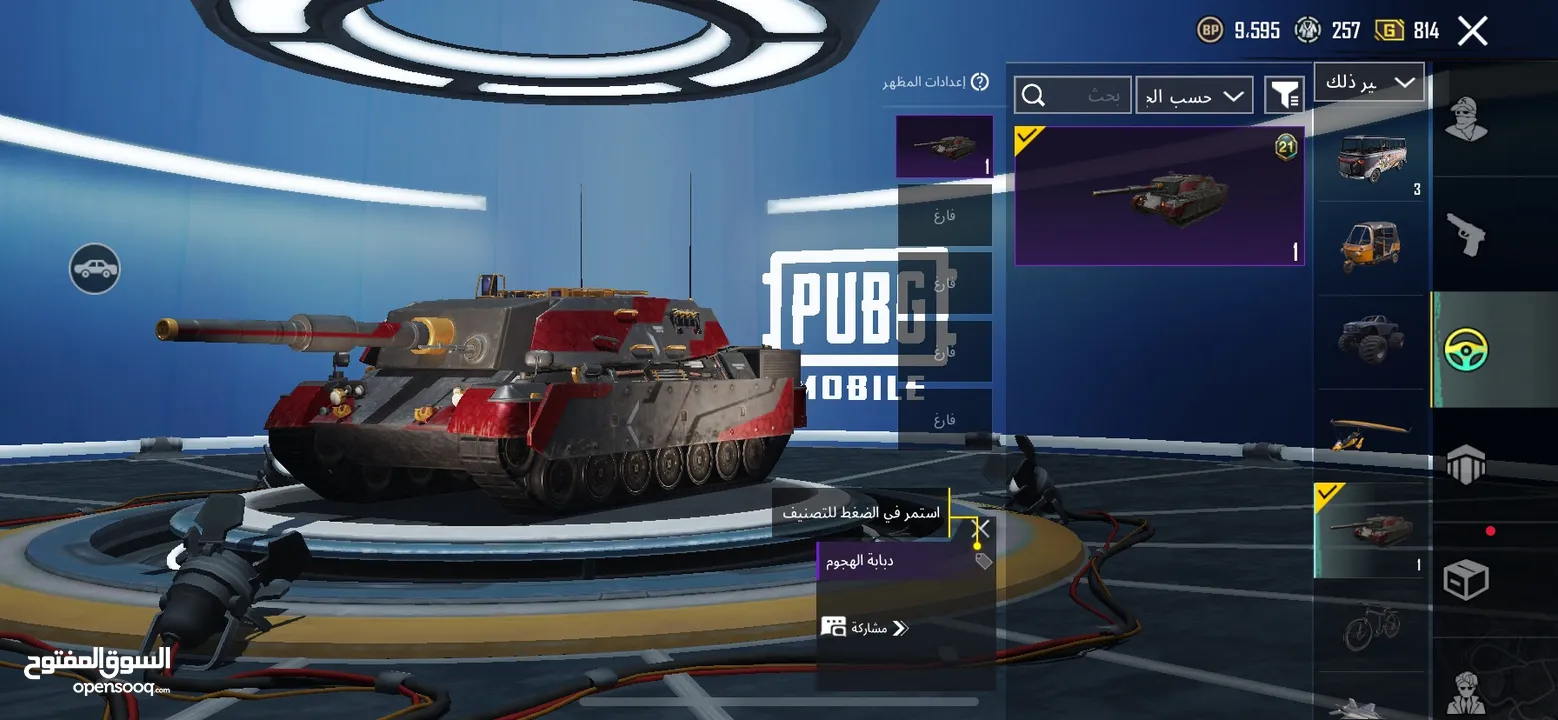Toggle the car view icon on the left
Screen dimensions: 1558x720
[x=95, y=268]
